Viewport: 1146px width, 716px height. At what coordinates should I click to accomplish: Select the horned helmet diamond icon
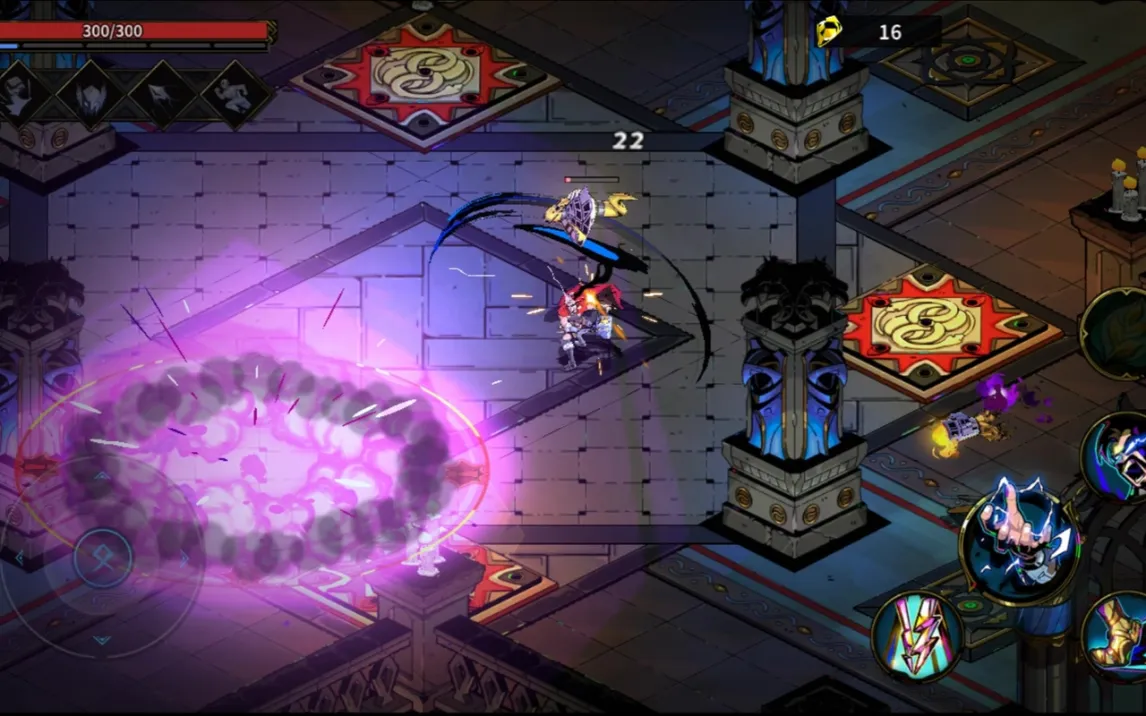[91, 94]
